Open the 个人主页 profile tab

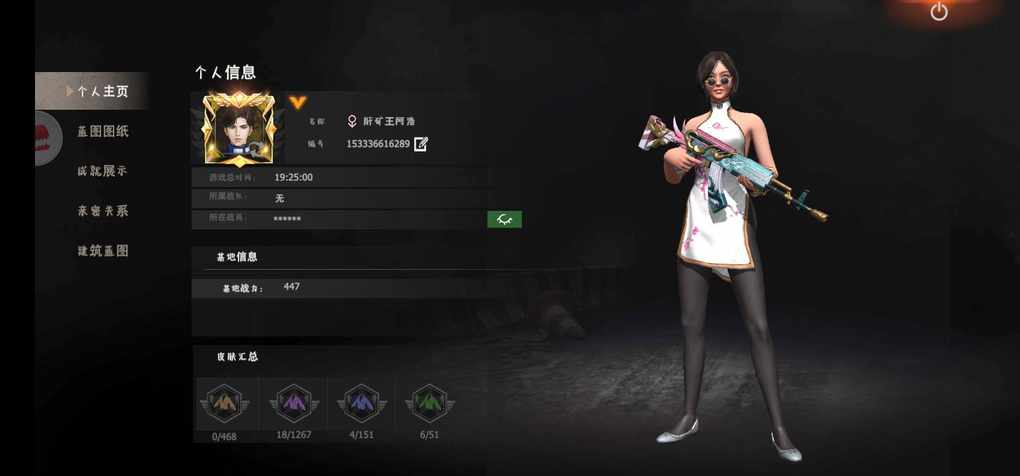pyautogui.click(x=102, y=91)
